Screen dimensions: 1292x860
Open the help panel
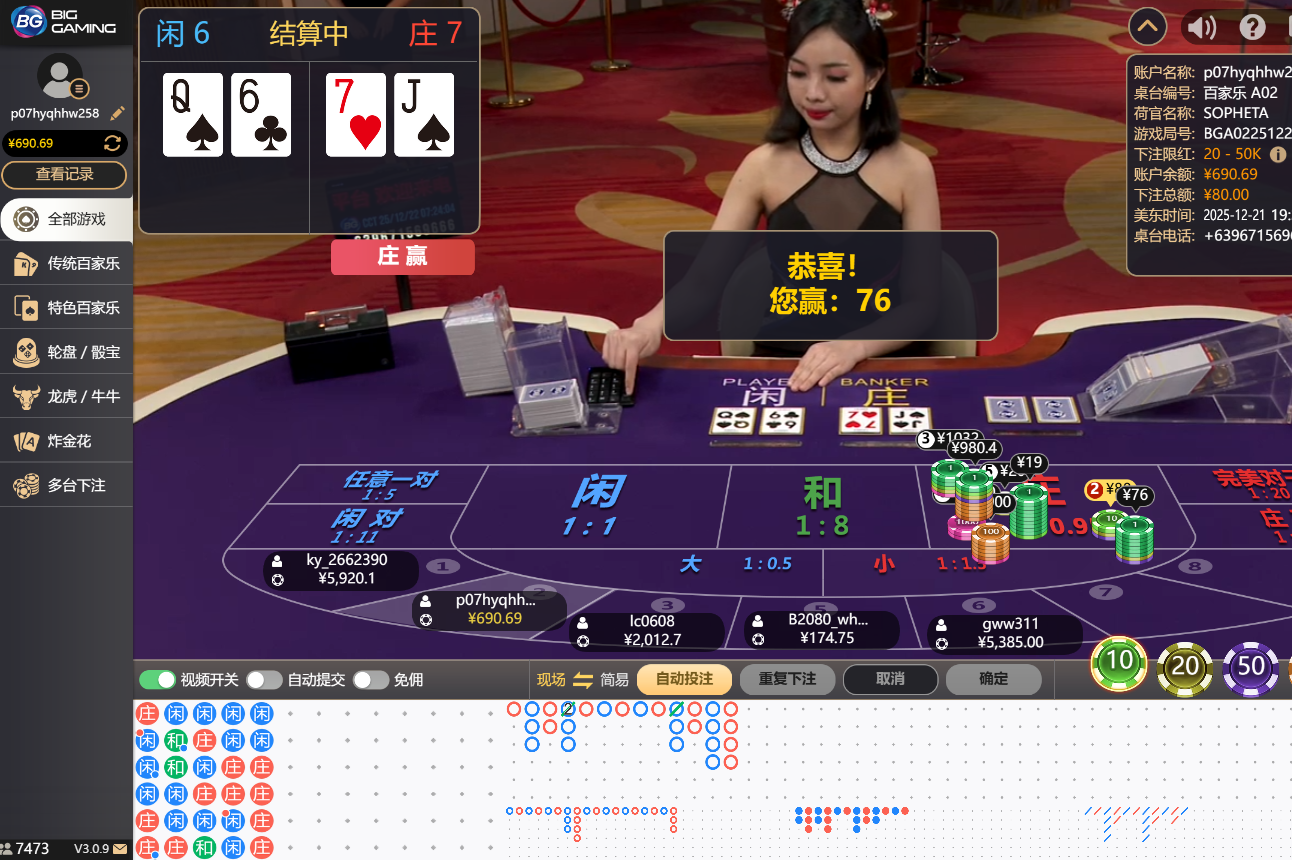(1252, 27)
